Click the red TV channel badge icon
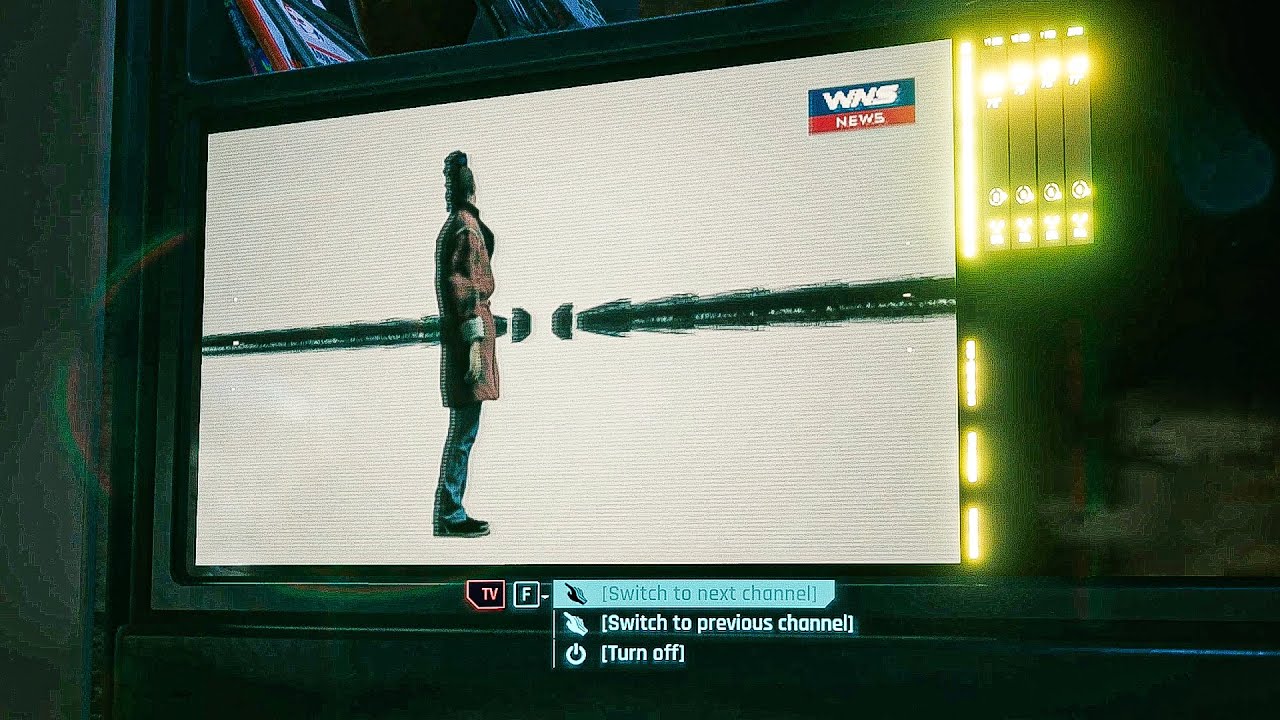Screen dimensions: 1280x720 tap(484, 592)
